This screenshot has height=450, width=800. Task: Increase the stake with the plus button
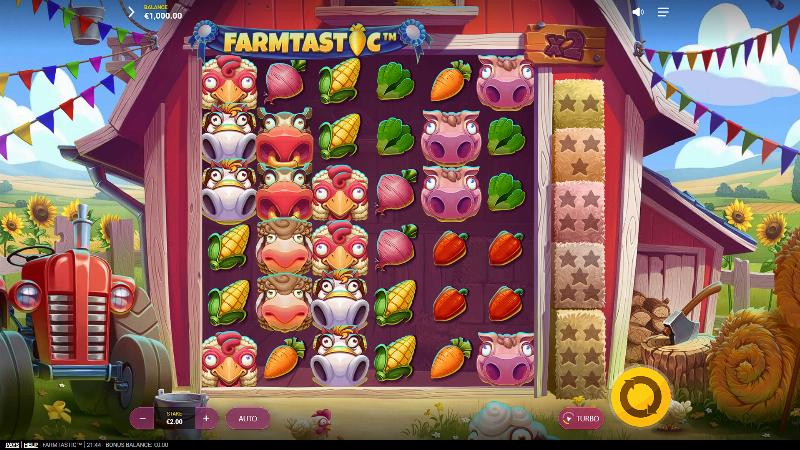tap(206, 418)
